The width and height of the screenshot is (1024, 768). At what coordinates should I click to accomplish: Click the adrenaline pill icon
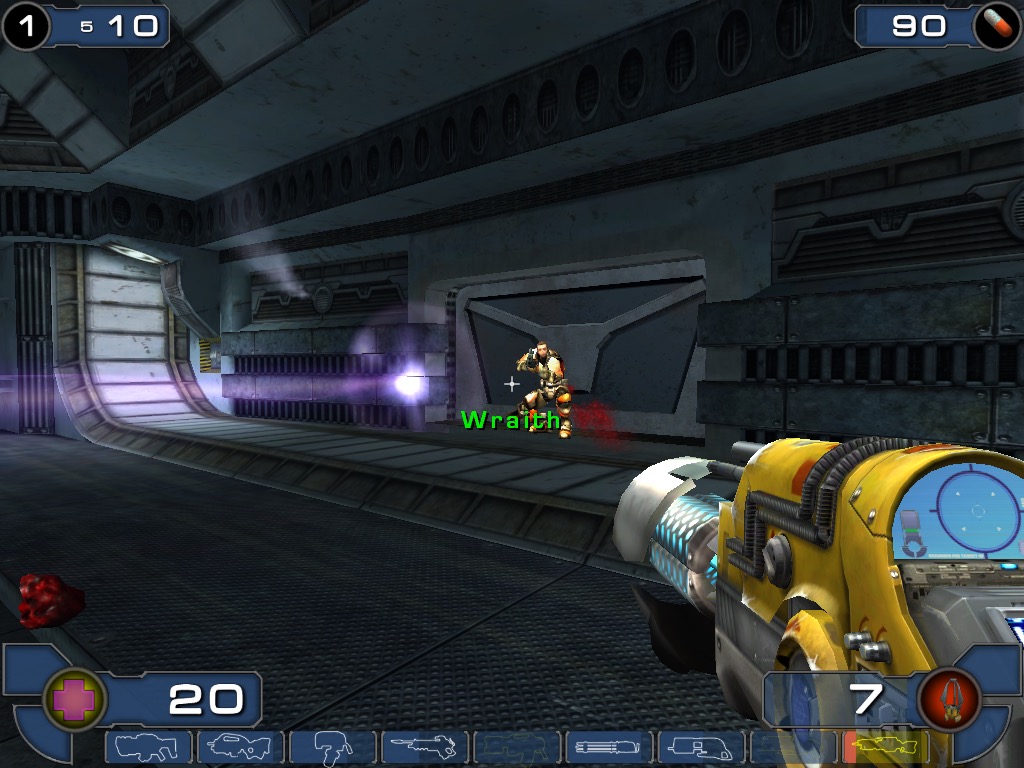[996, 27]
